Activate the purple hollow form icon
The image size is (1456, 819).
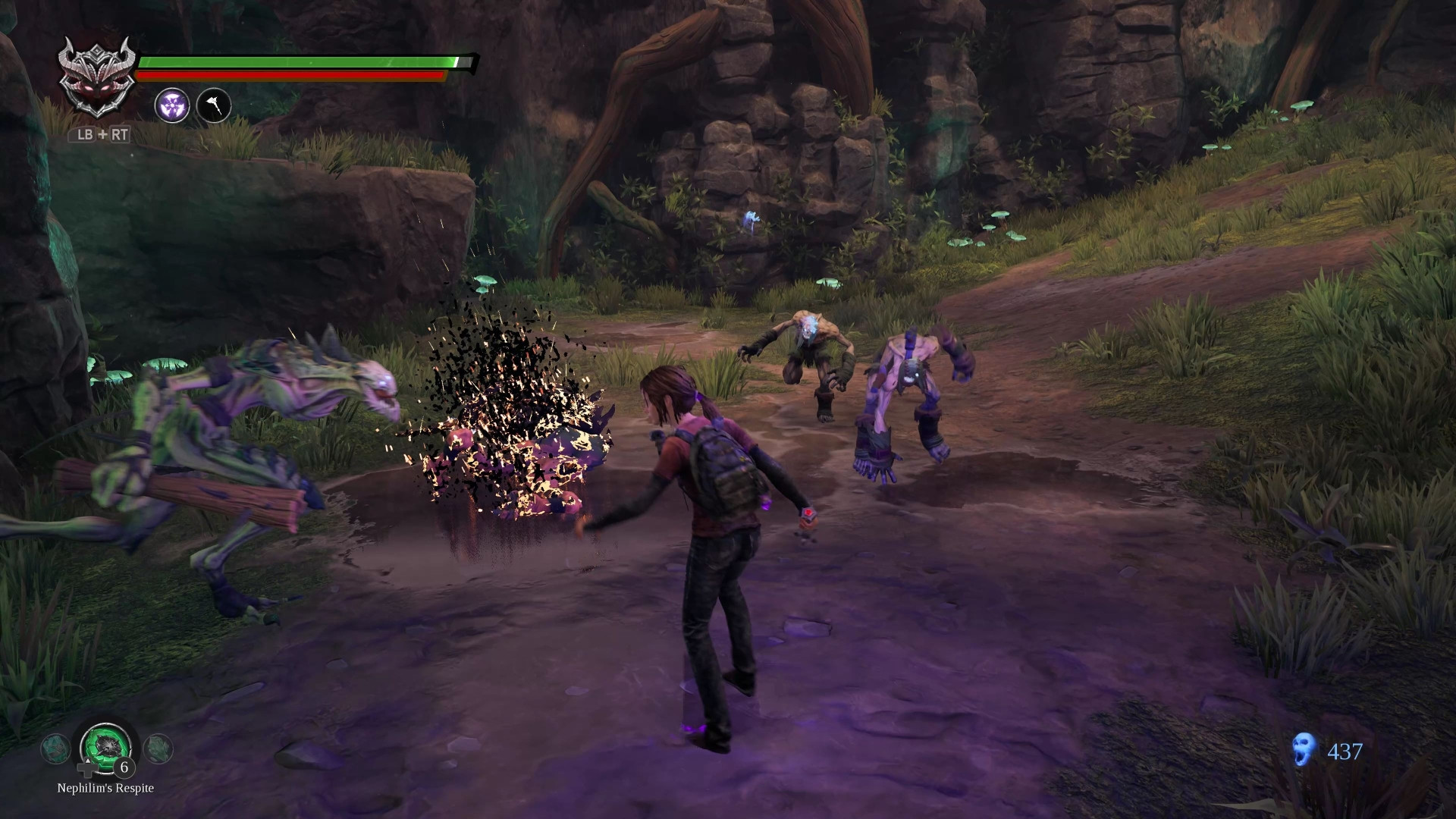coord(172,105)
